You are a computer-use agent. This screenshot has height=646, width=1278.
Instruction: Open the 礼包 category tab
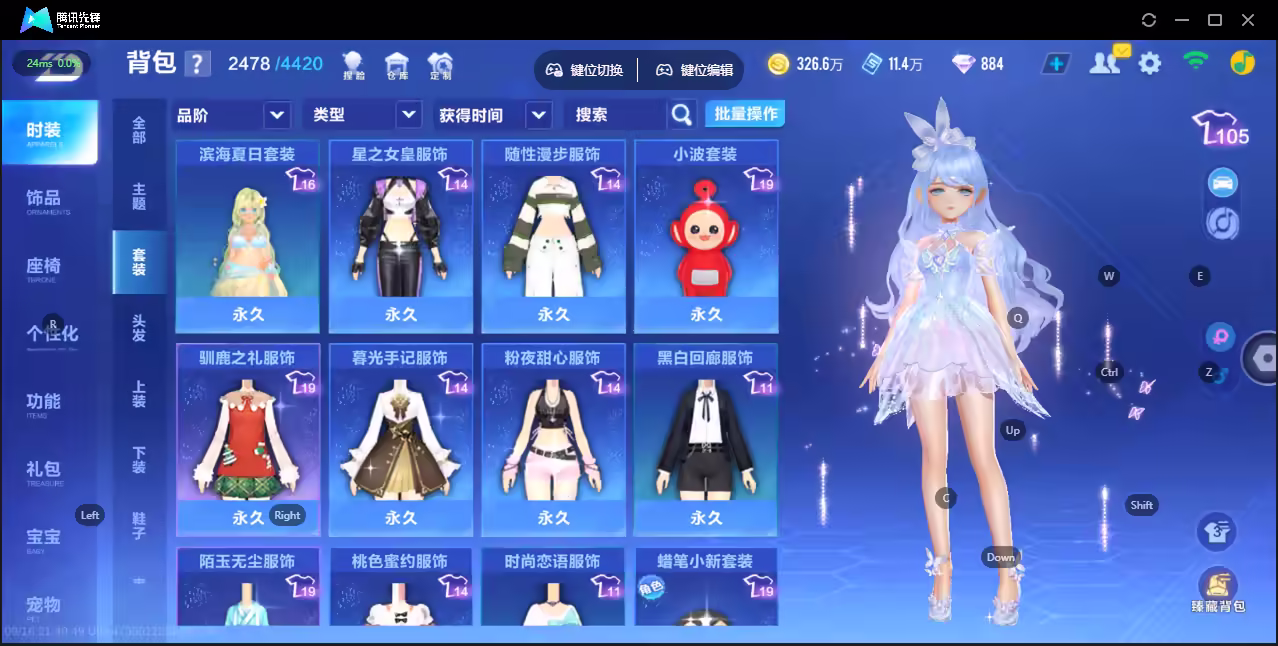pos(44,470)
